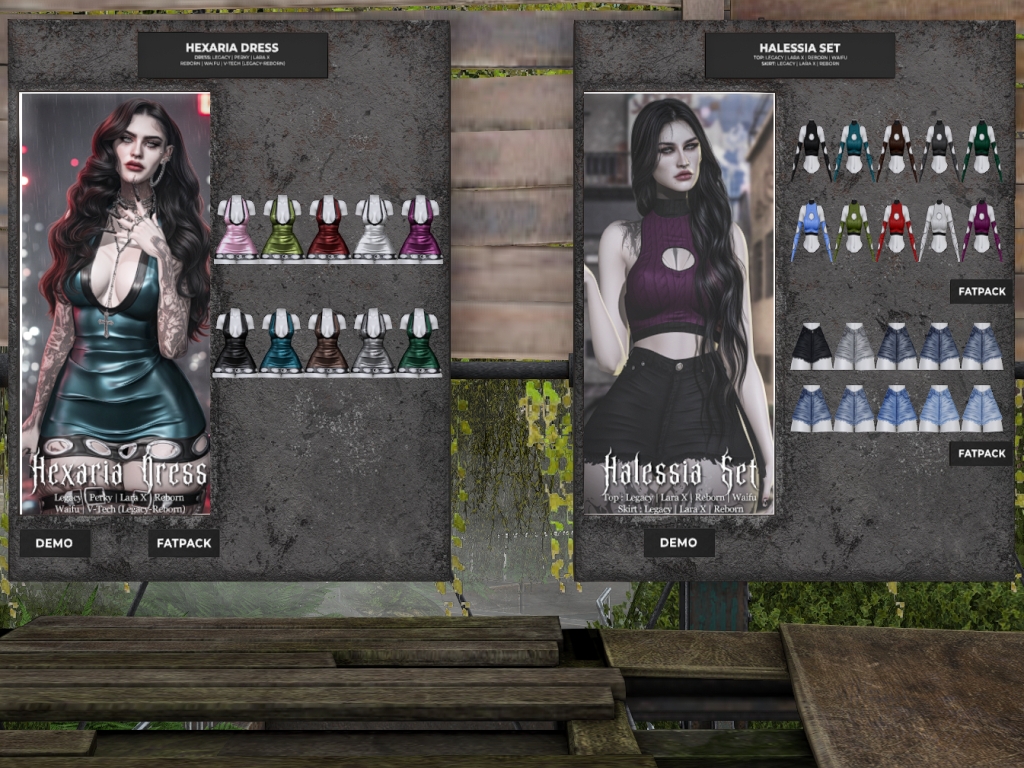Buy the Hexaria Dress fatpack
Viewport: 1024px width, 768px height.
coord(184,543)
